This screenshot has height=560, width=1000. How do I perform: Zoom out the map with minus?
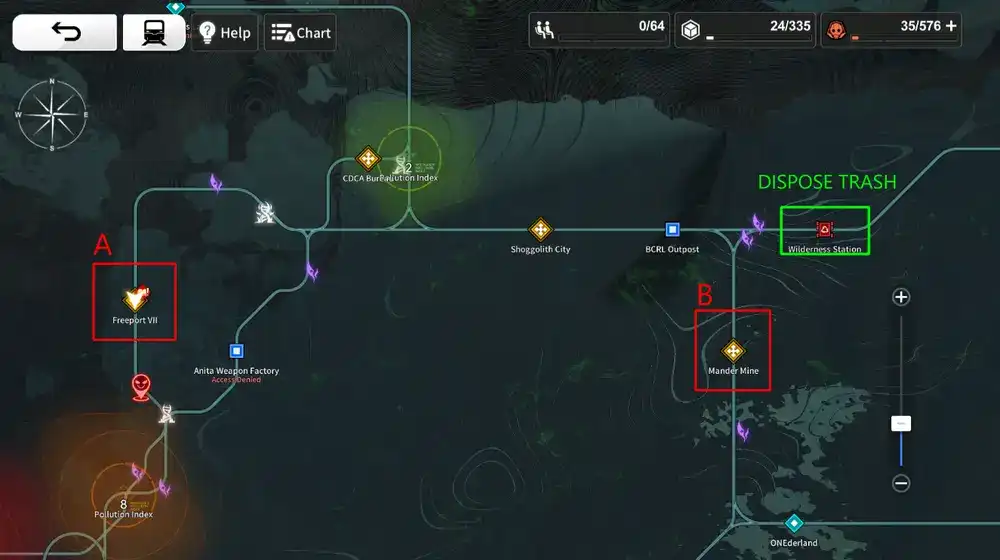(901, 484)
